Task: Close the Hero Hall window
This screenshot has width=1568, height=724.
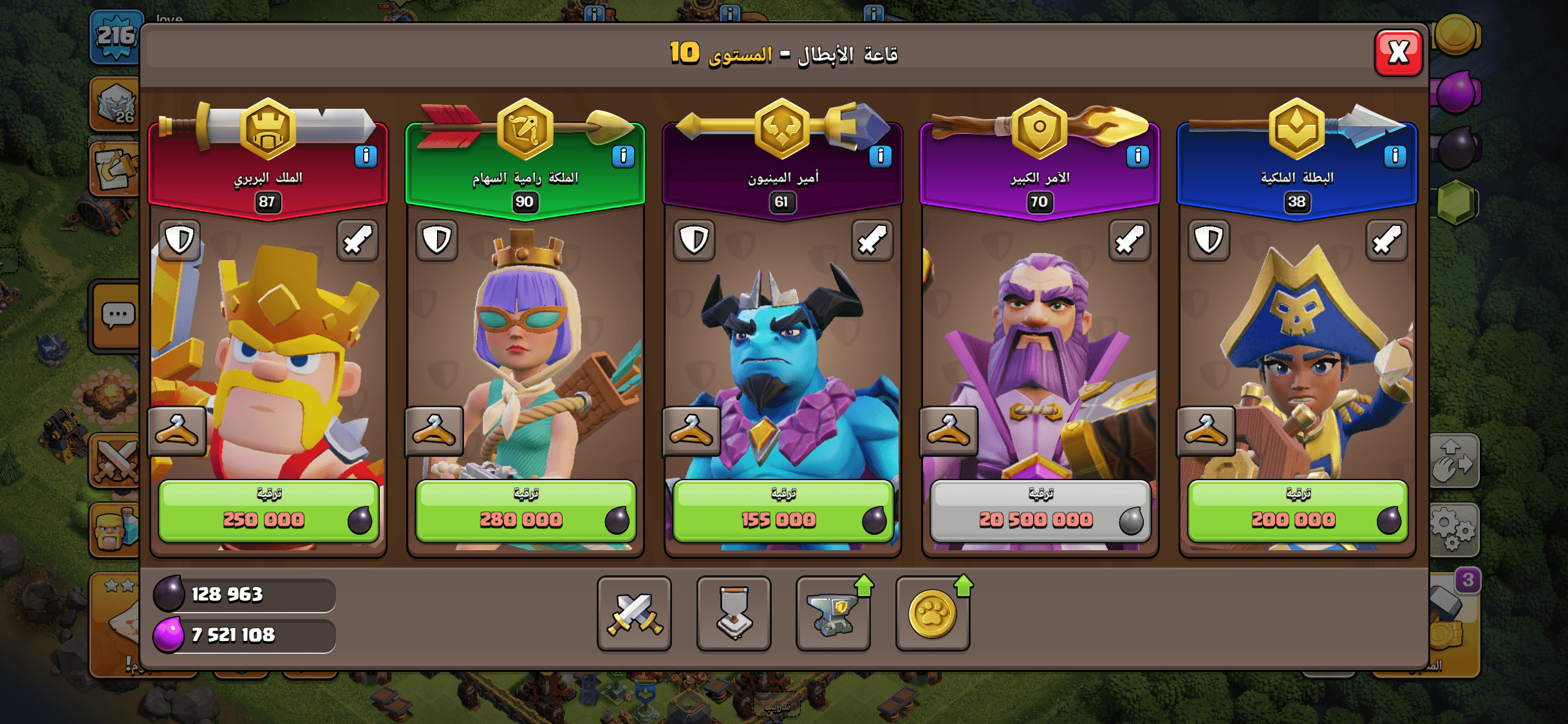Action: (x=1397, y=53)
